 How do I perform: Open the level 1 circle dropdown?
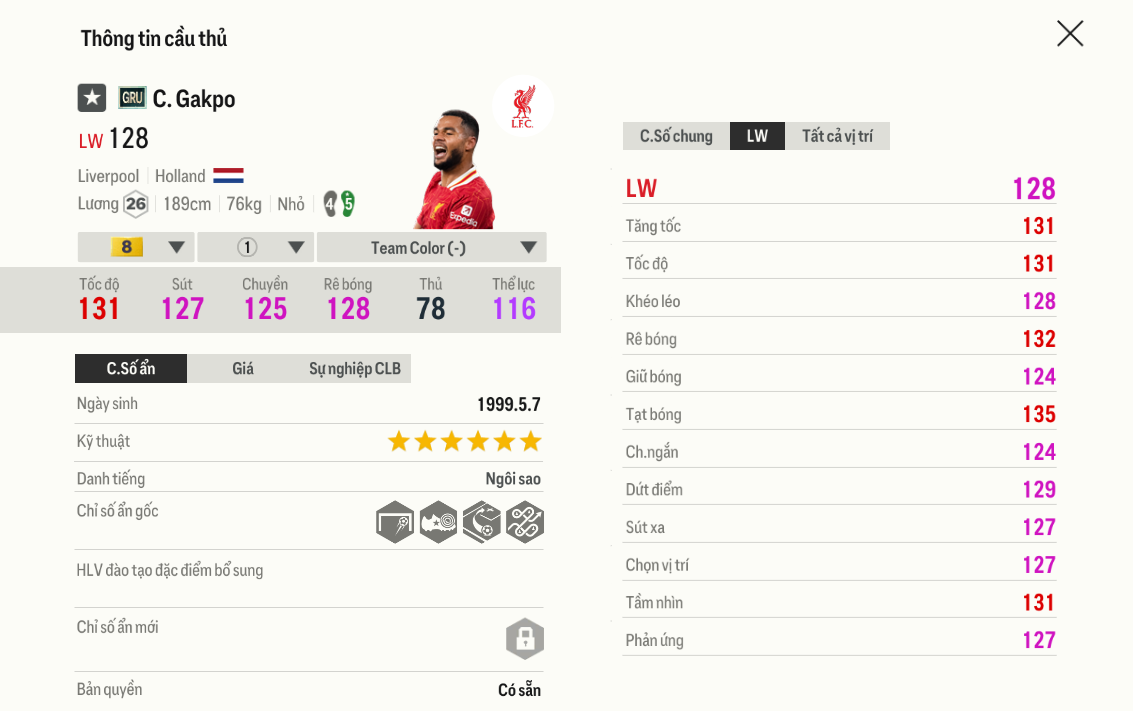[x=256, y=247]
